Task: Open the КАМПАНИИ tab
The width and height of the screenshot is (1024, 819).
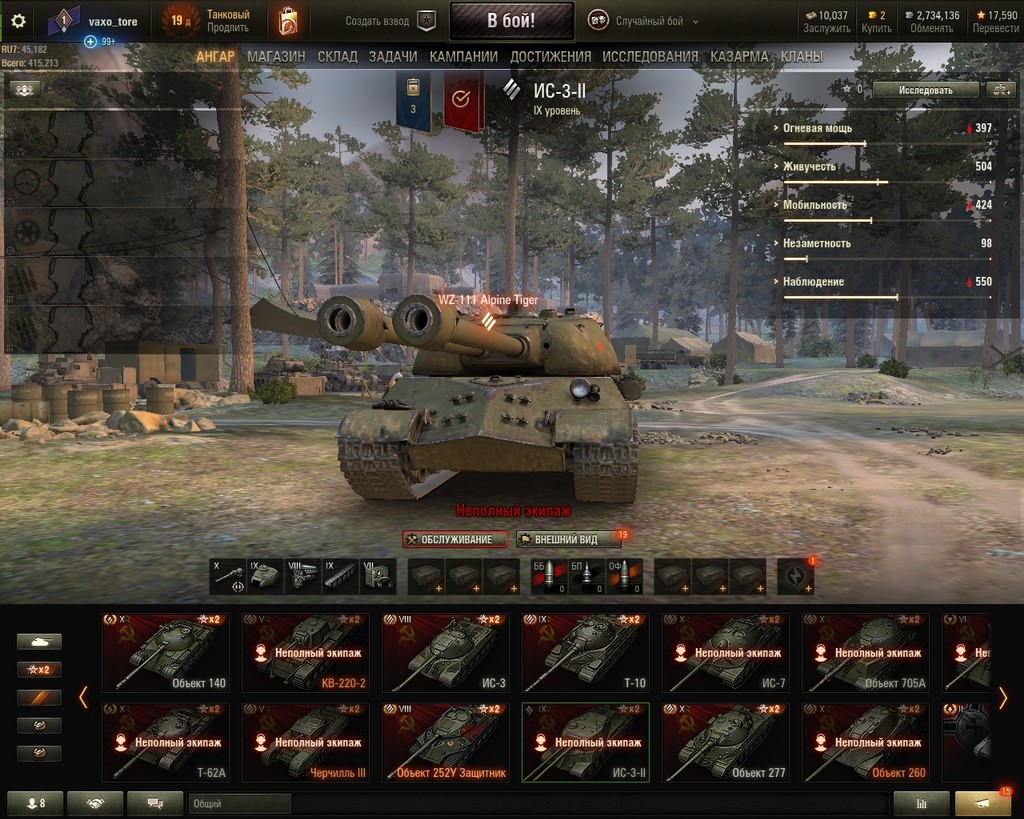Action: click(x=464, y=57)
